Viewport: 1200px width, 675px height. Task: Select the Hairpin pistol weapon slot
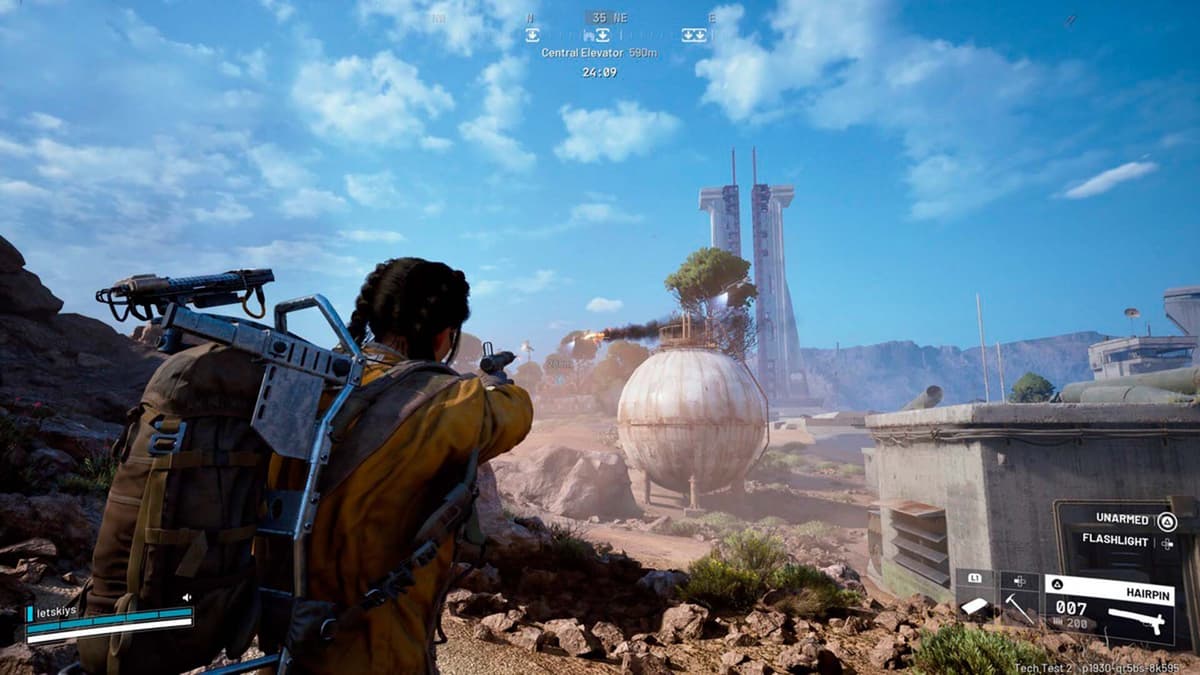[1110, 605]
